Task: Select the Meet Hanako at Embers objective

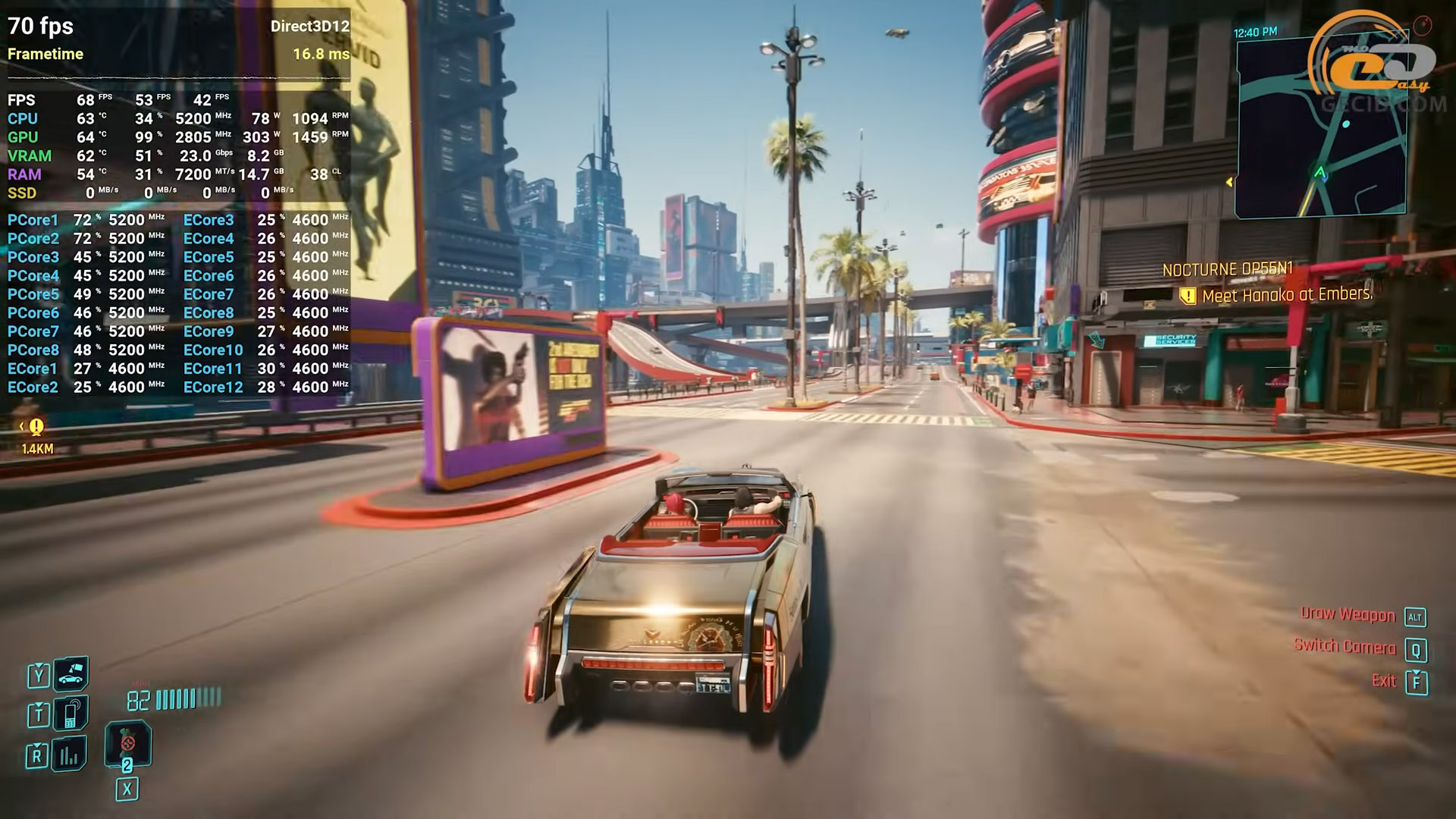Action: tap(1287, 295)
